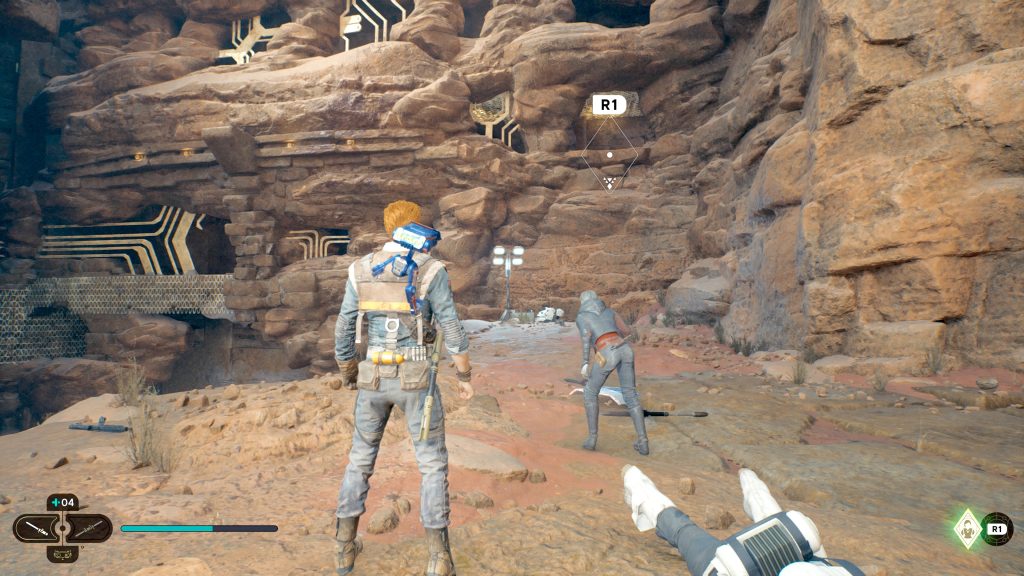
Task: Switch to the dimmed lightsaber stance slot
Action: coord(89,527)
